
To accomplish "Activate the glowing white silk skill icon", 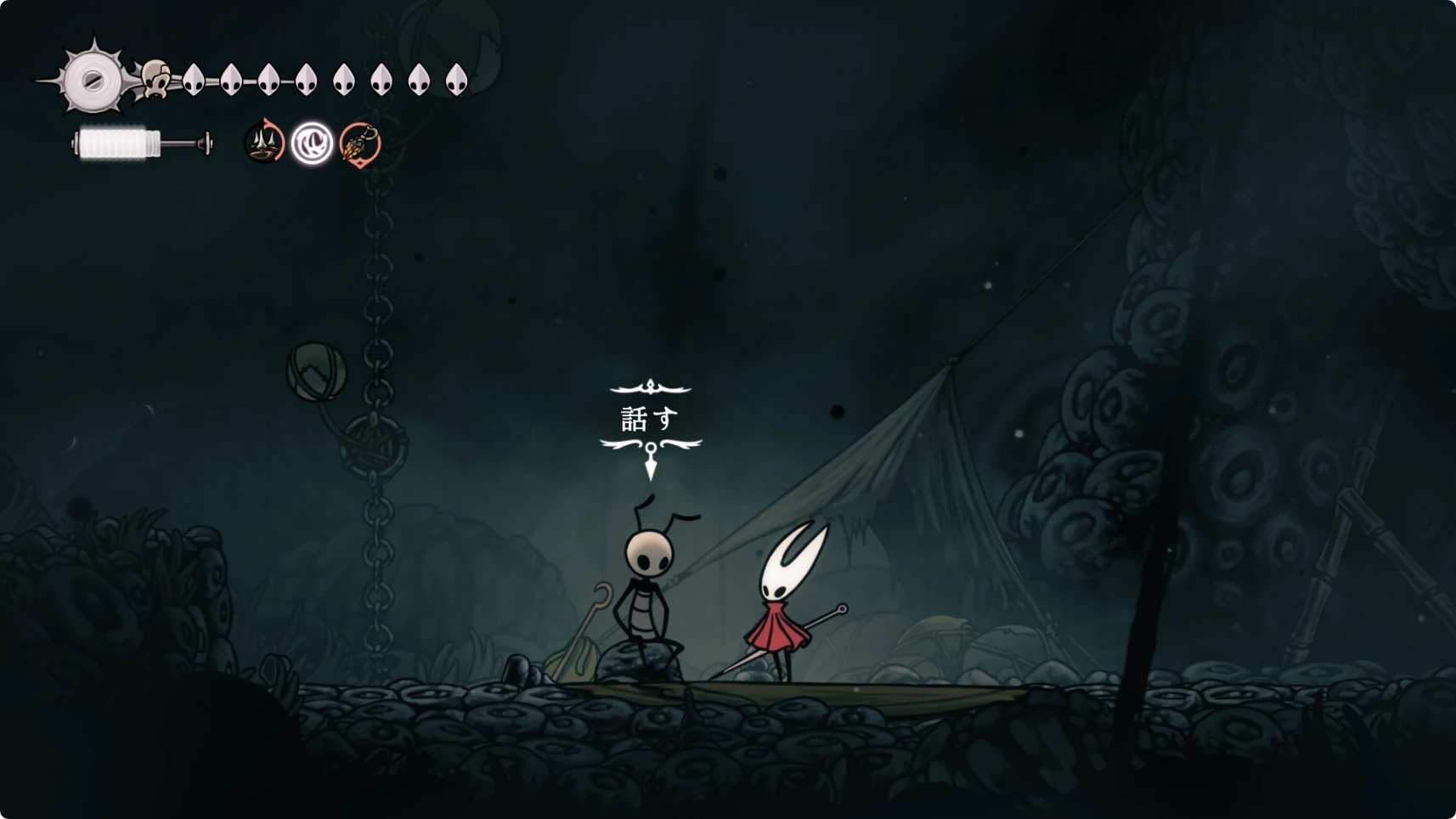I will pos(312,143).
